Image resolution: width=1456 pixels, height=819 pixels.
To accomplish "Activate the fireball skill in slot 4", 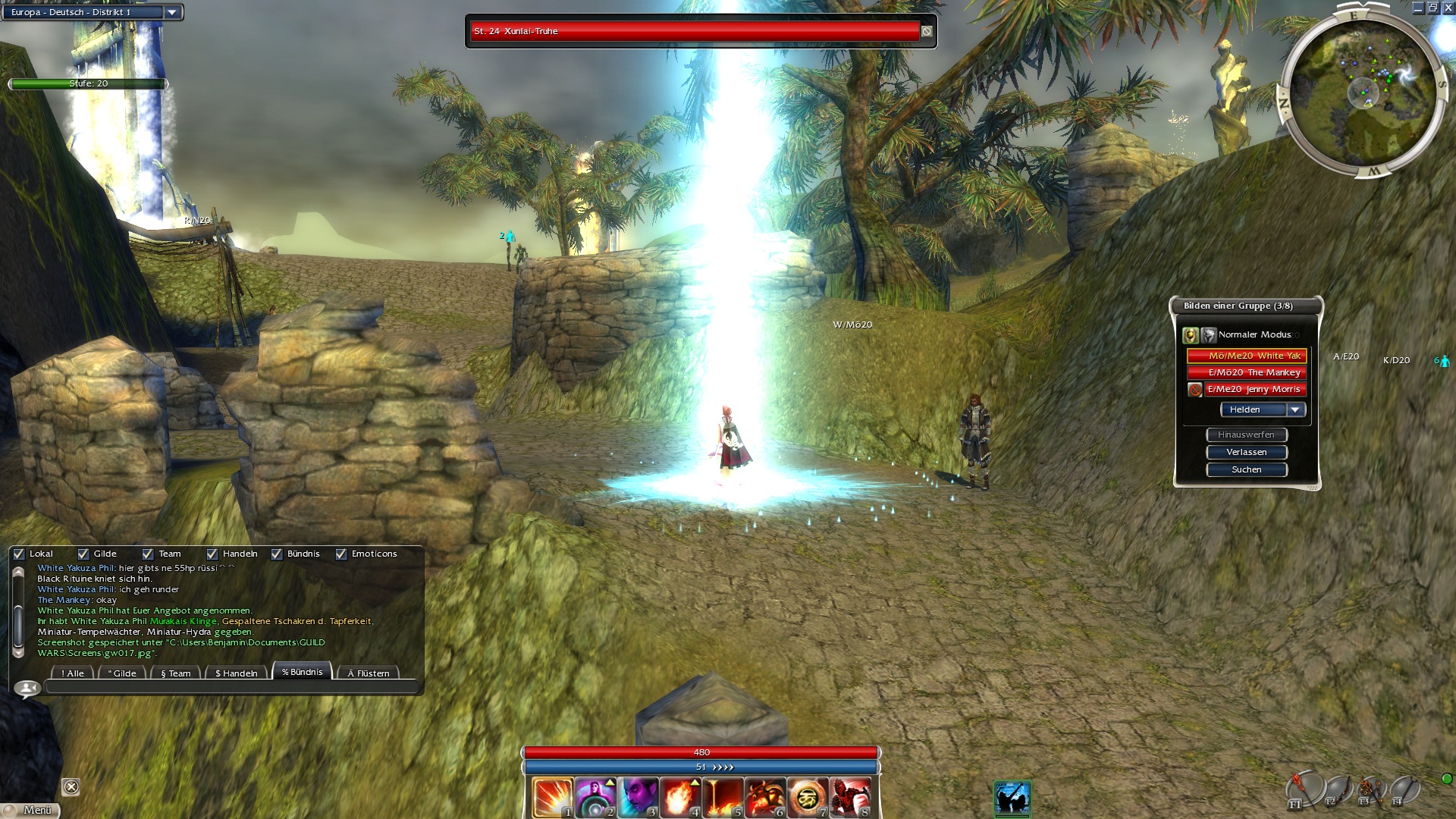I will point(680,797).
